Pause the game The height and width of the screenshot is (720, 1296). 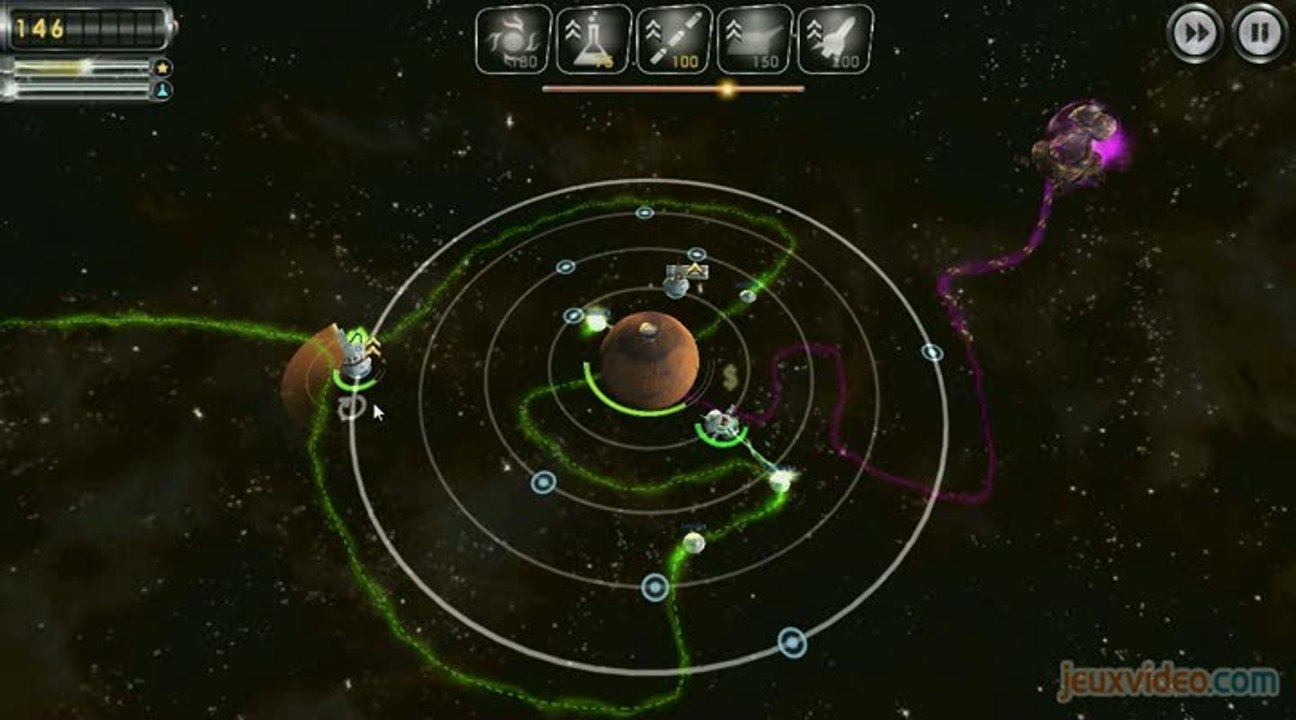1259,34
